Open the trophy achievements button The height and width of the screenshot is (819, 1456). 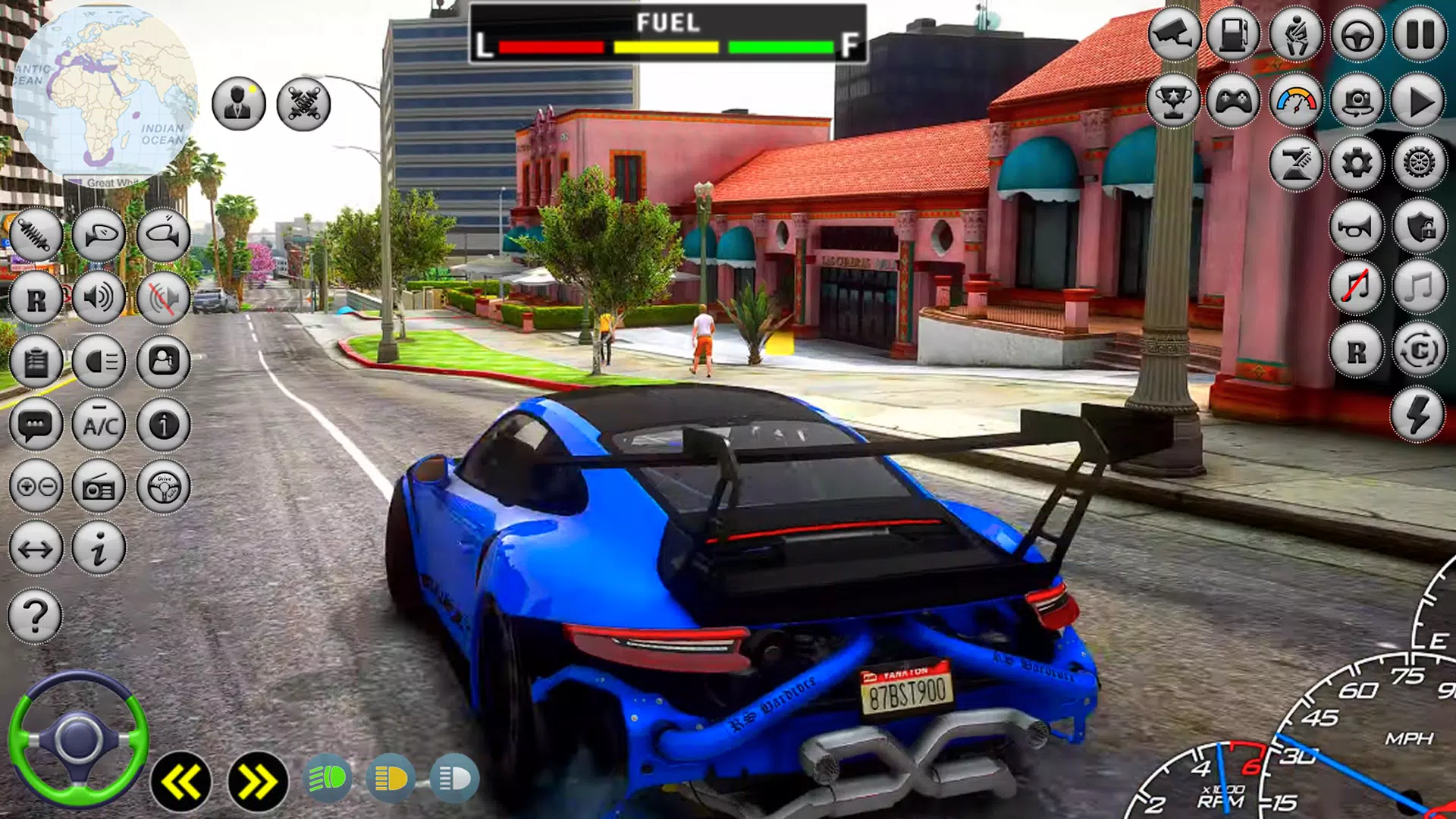pyautogui.click(x=1172, y=100)
